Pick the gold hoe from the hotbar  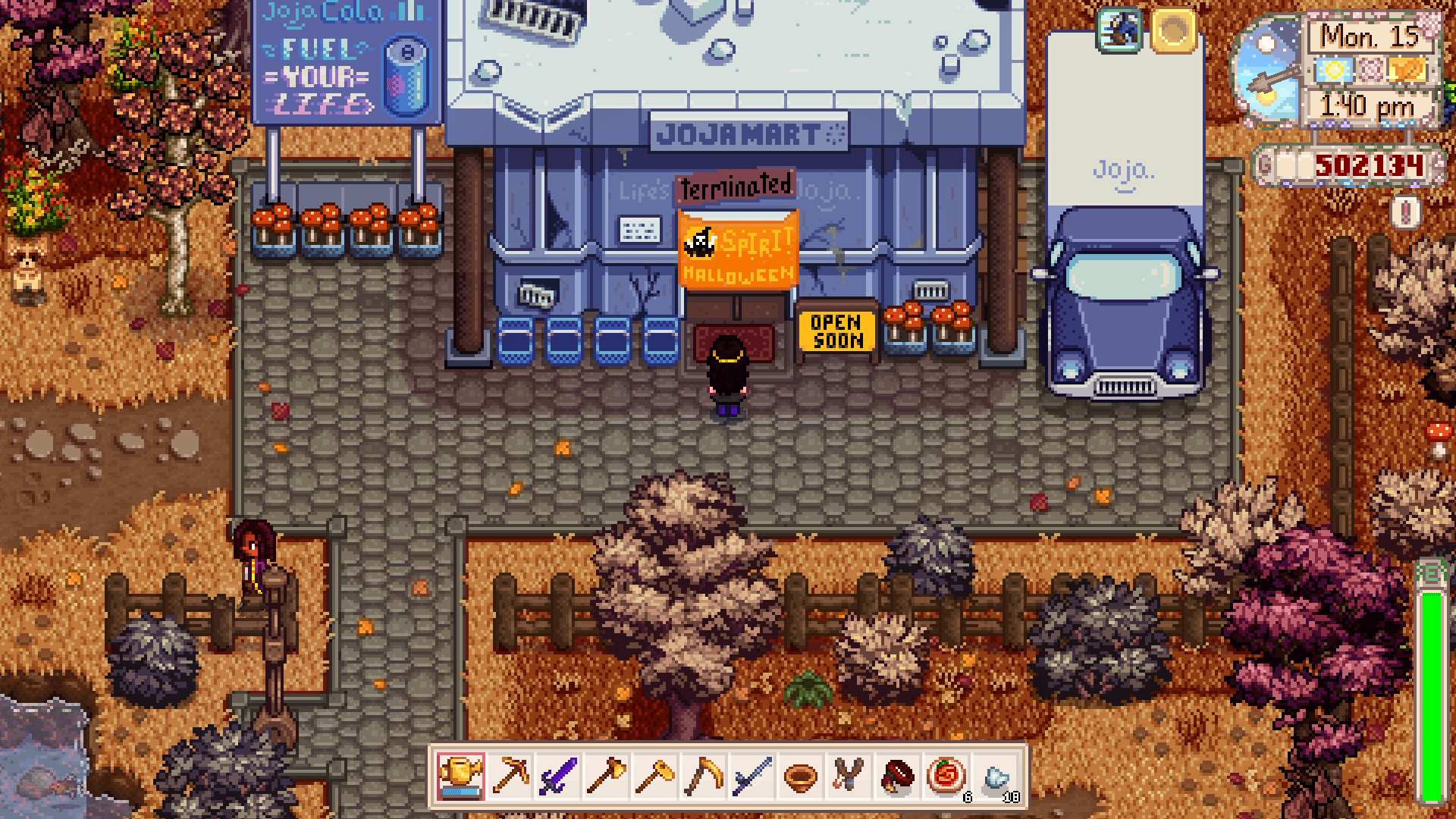655,777
